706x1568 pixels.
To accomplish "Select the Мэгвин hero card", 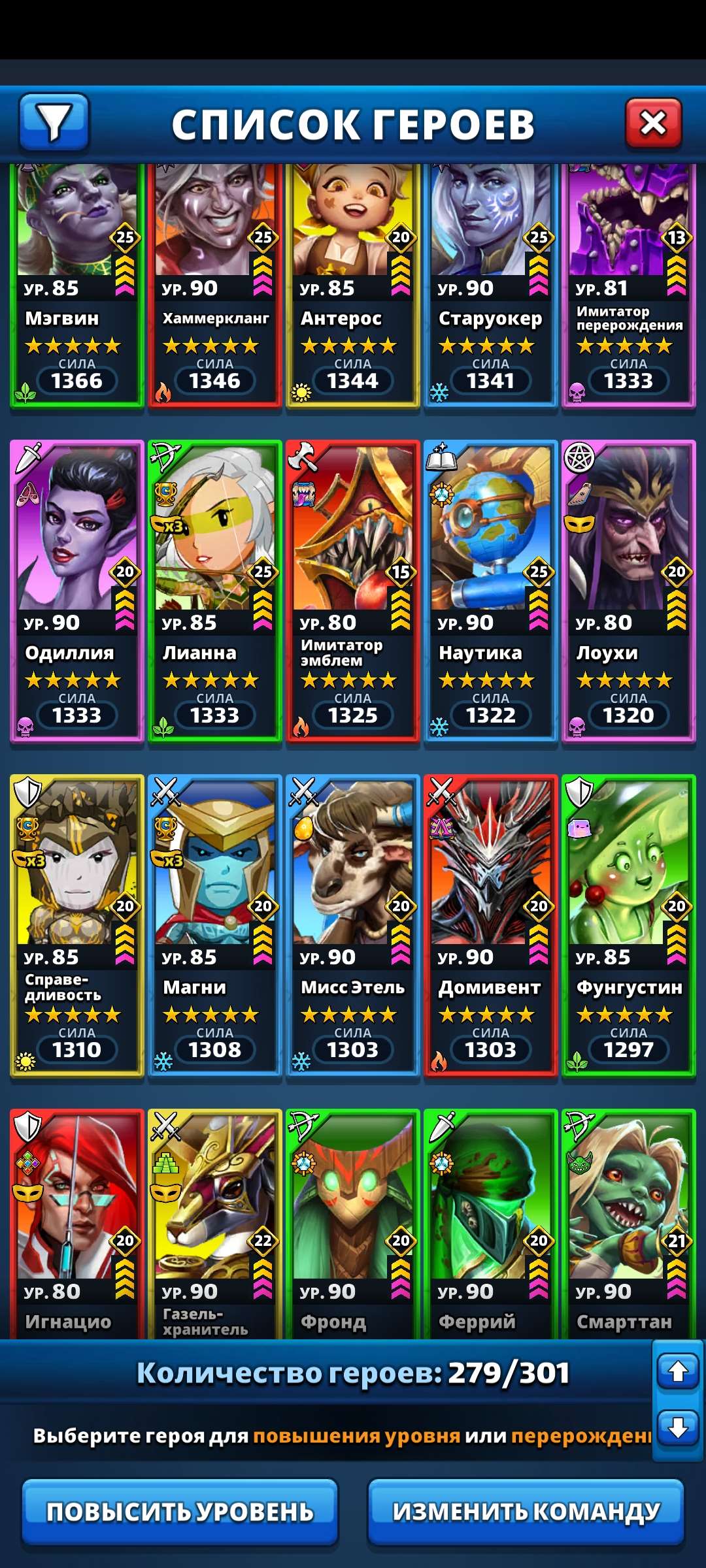I will click(x=77, y=287).
